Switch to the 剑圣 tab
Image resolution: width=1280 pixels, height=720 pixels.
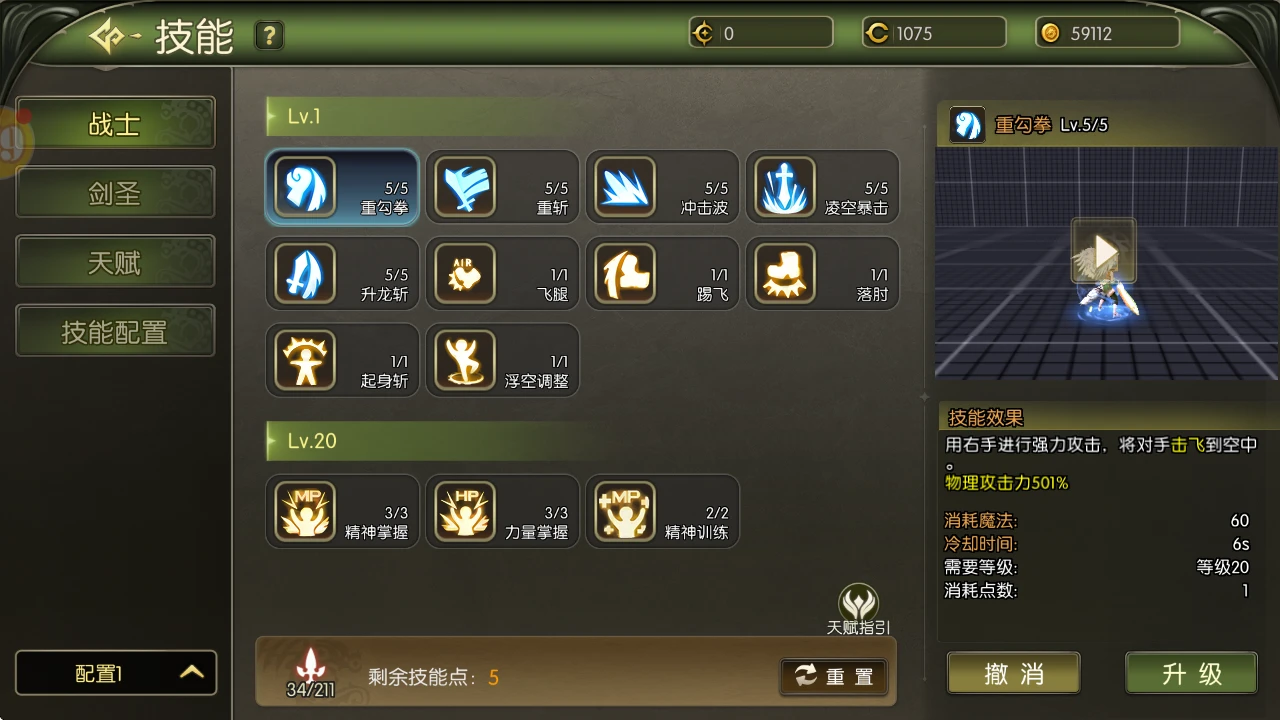click(115, 193)
